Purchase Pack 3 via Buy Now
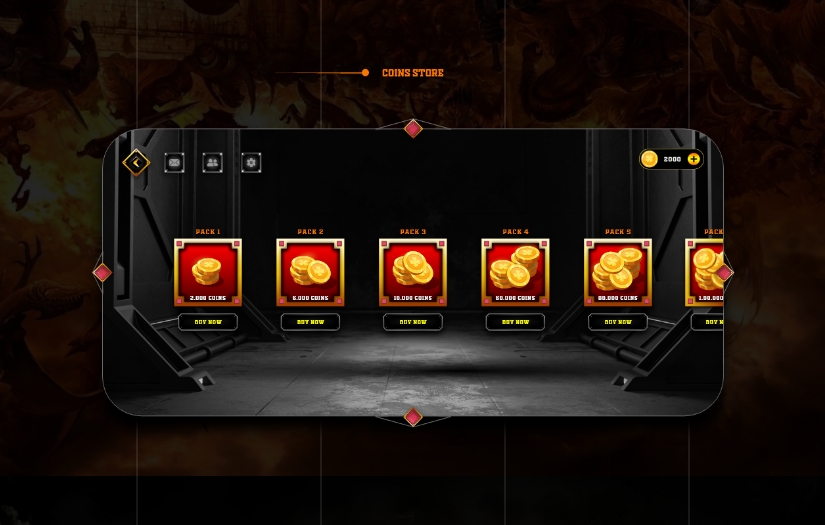 coord(413,322)
